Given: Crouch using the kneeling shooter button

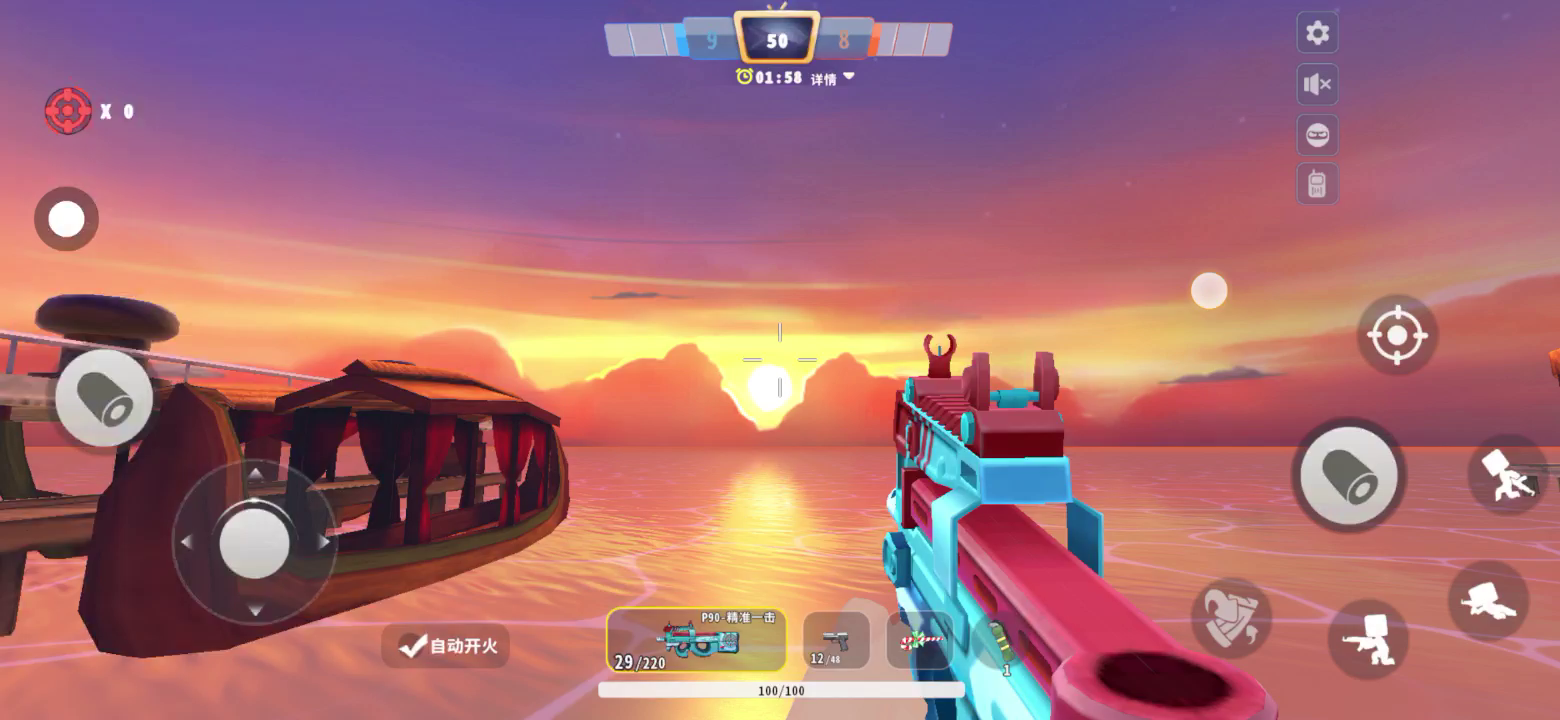Looking at the screenshot, I should [1367, 638].
